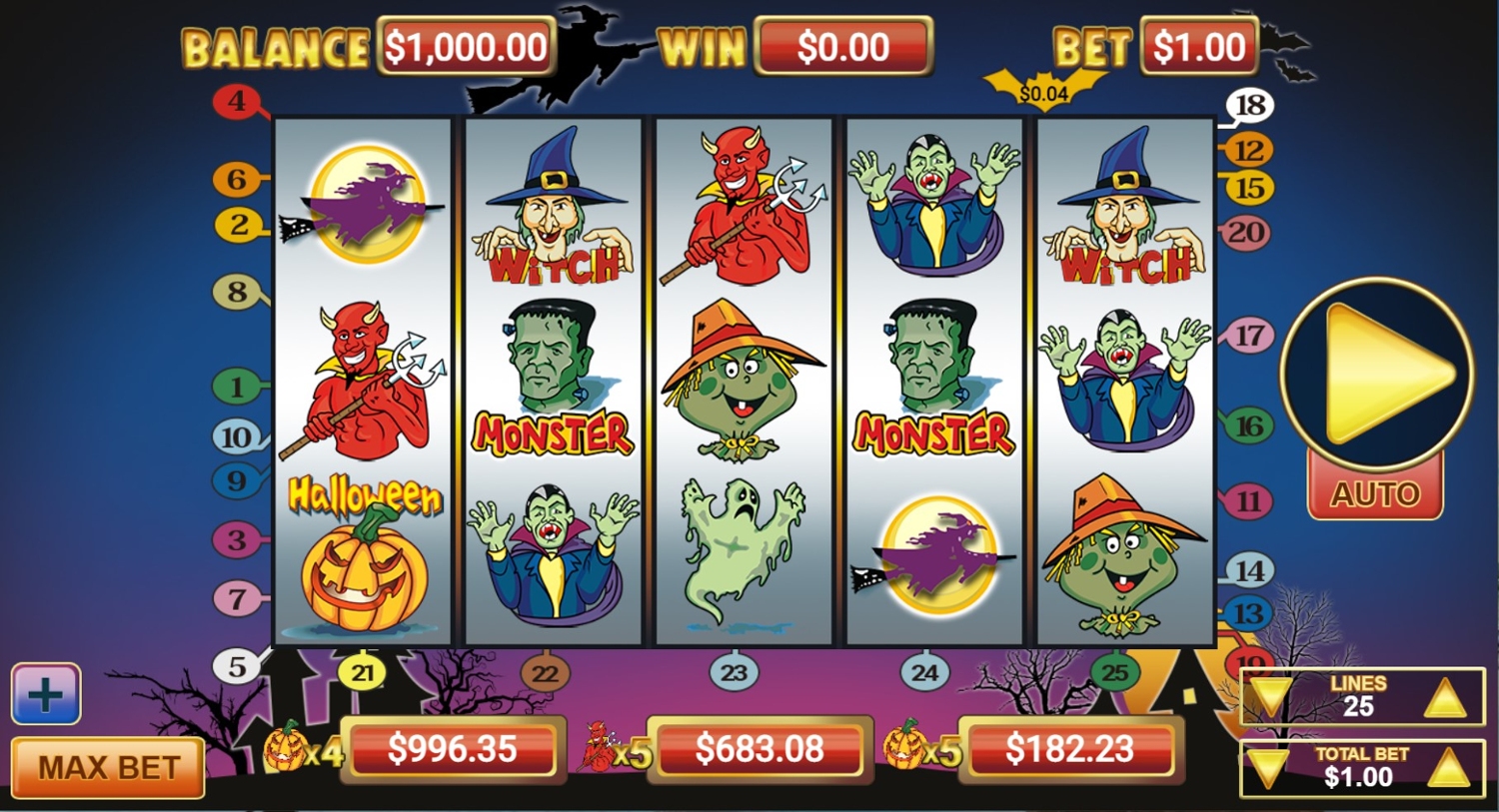Click payline marker number 7
The image size is (1499, 812).
(x=237, y=599)
